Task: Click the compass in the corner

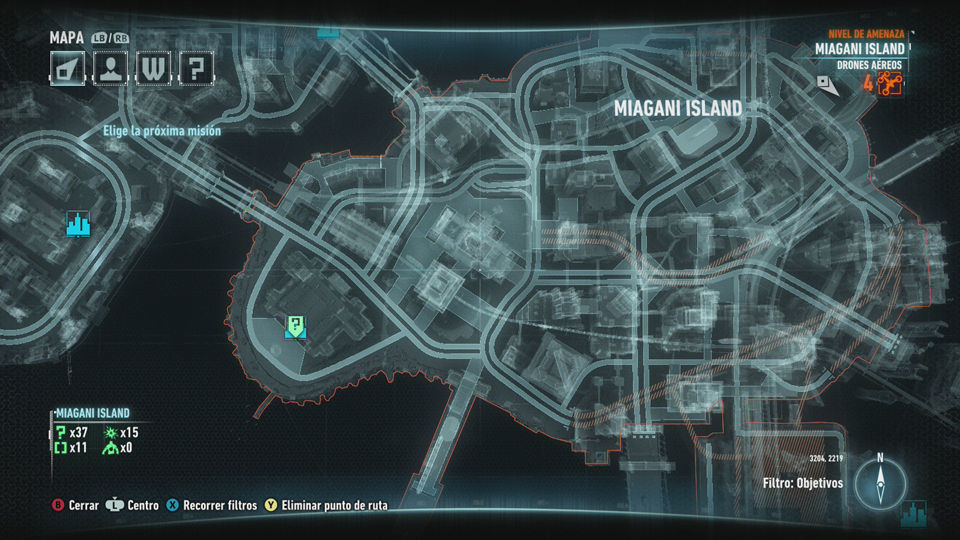Action: 880,484
